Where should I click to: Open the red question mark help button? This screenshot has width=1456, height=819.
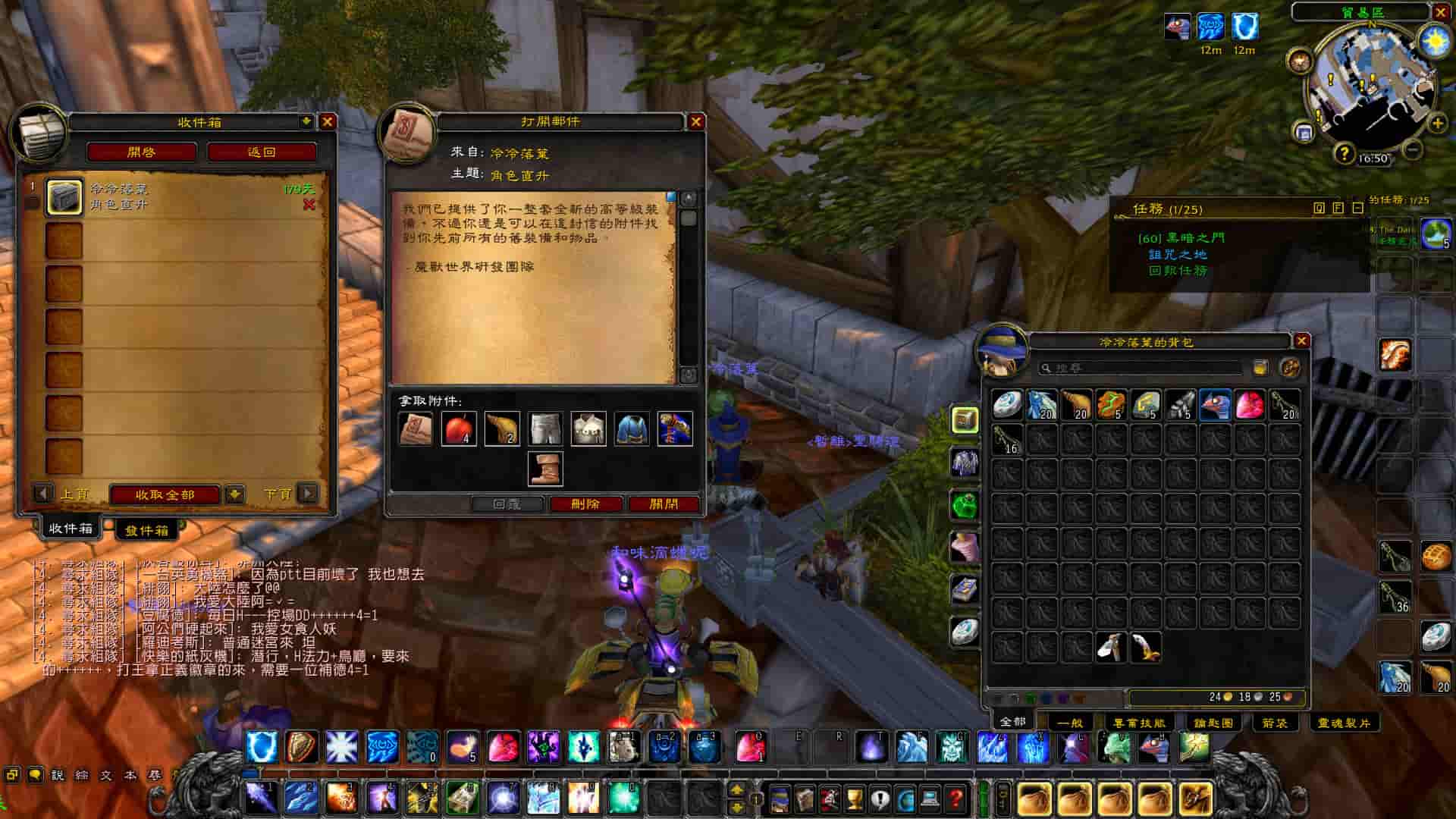tap(955, 799)
